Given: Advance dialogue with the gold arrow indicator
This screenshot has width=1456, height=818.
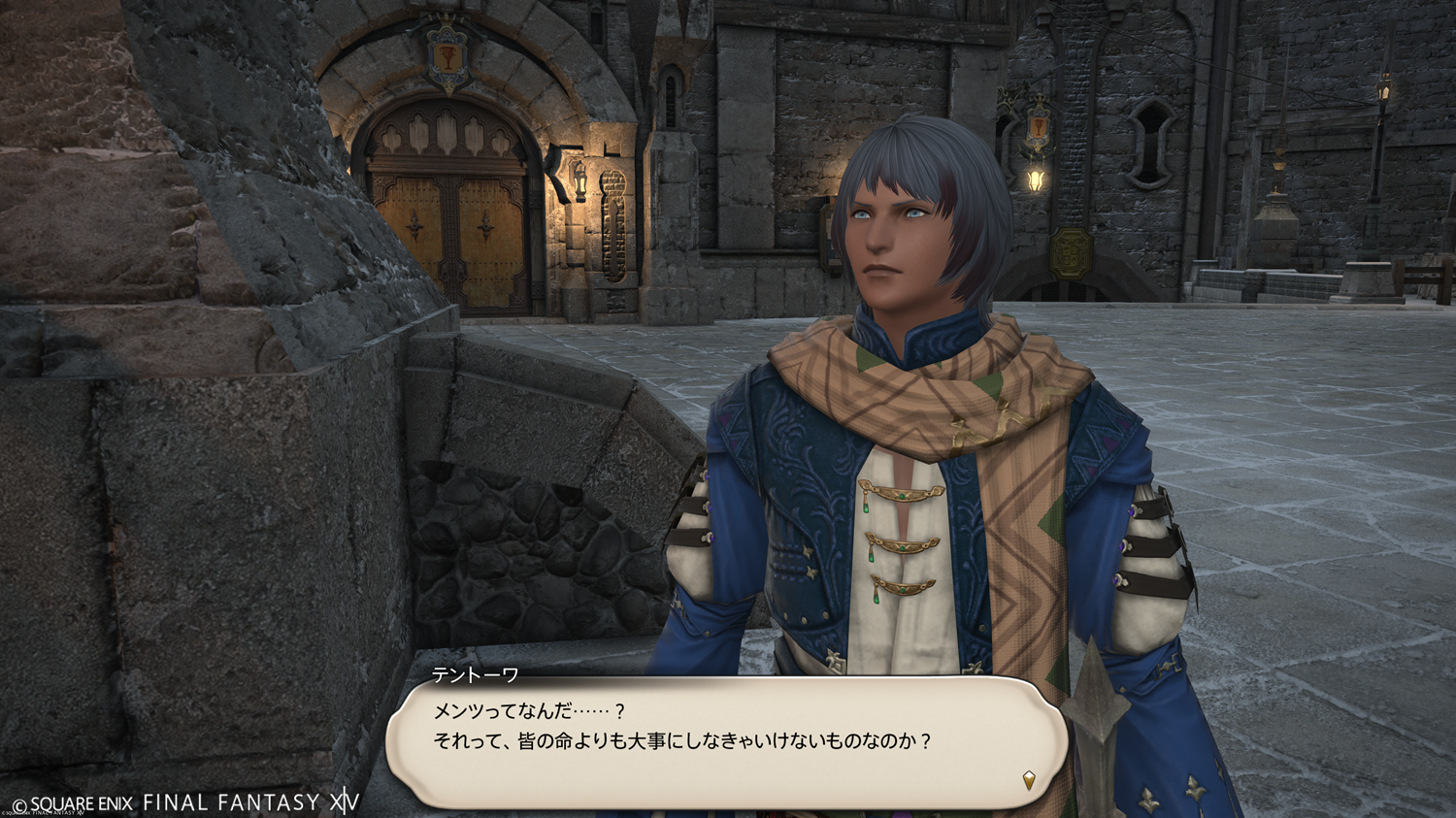Looking at the screenshot, I should (1029, 779).
